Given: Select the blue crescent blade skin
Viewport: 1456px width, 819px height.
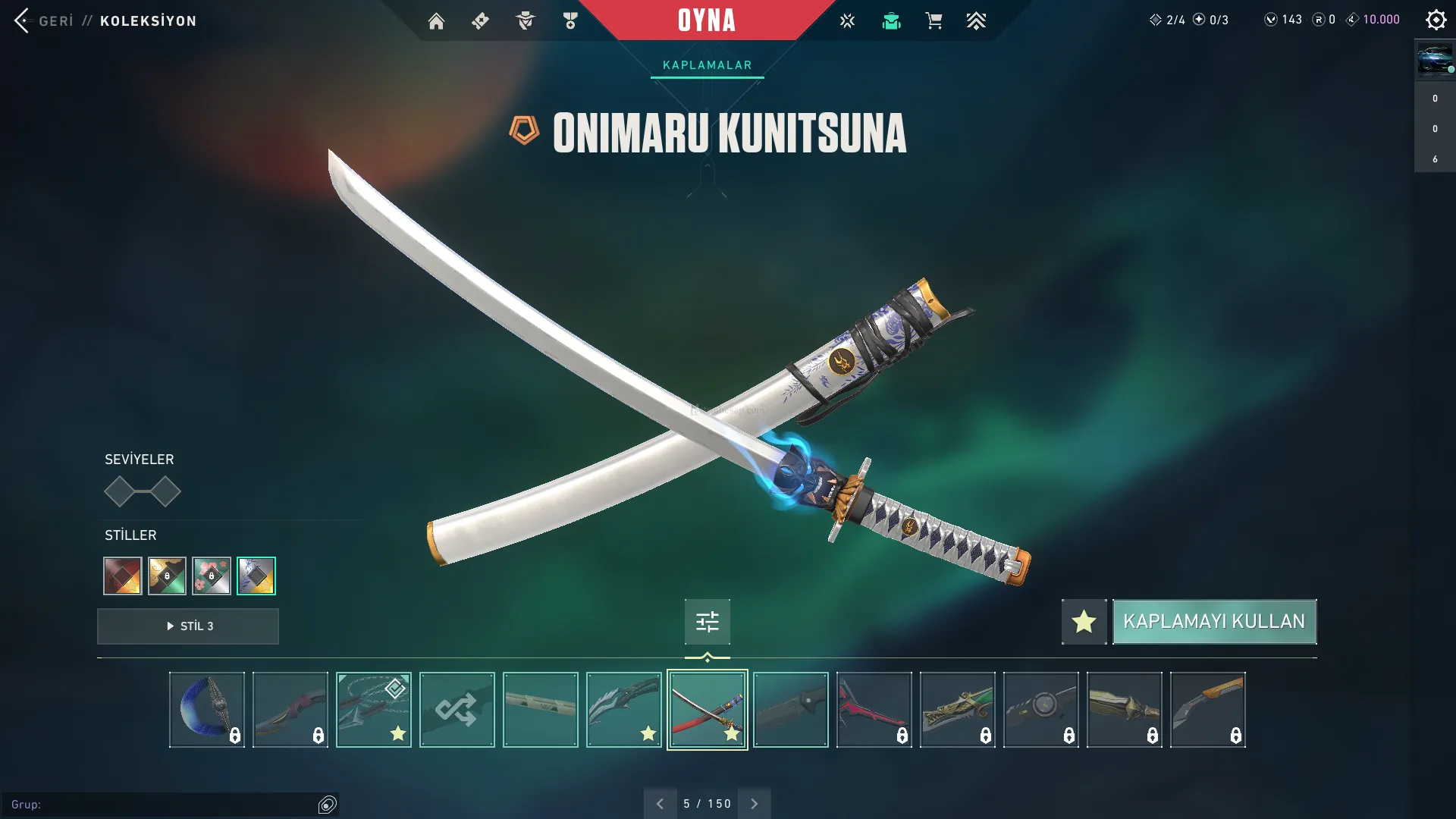Looking at the screenshot, I should pyautogui.click(x=207, y=710).
